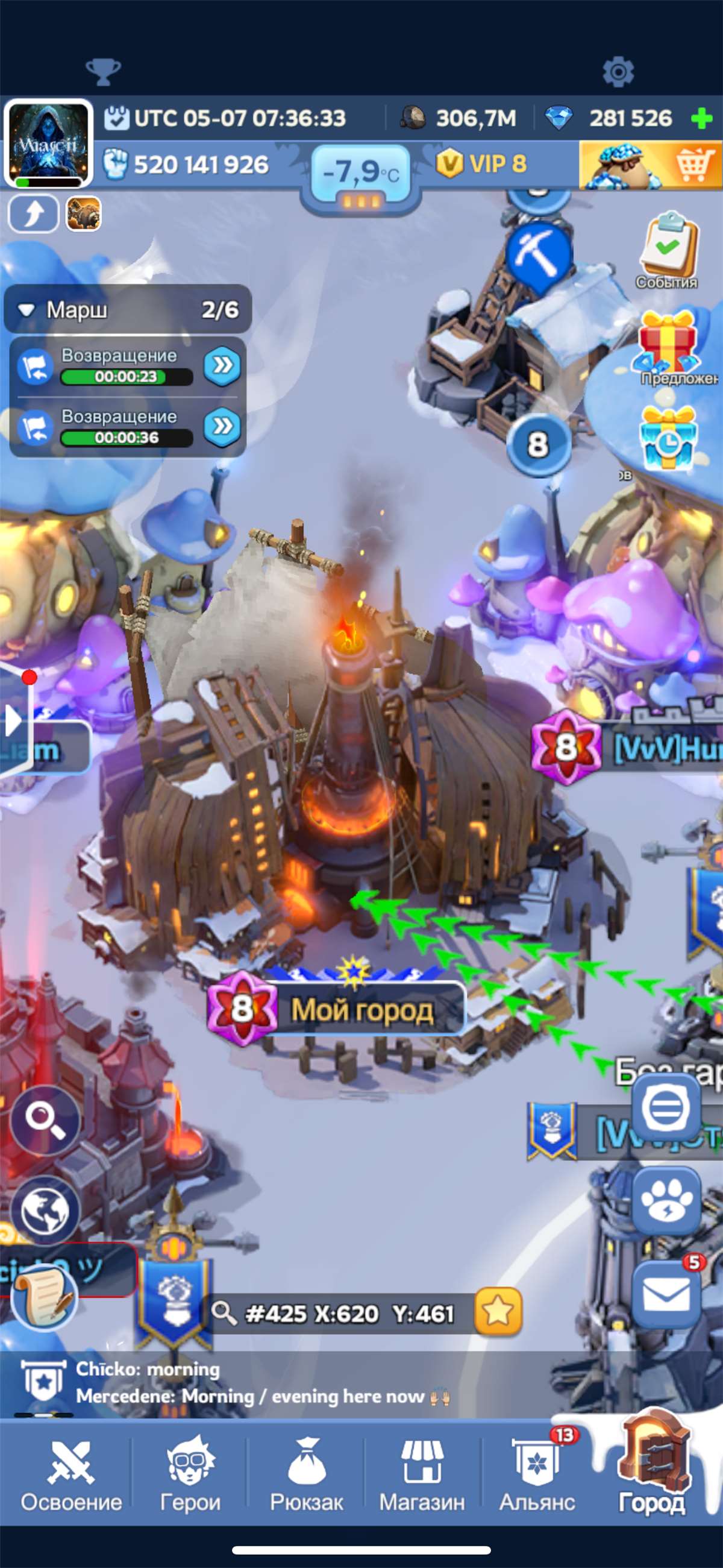Screen dimensions: 723x1568
Task: Open the paw print pet button
Action: pyautogui.click(x=666, y=1201)
